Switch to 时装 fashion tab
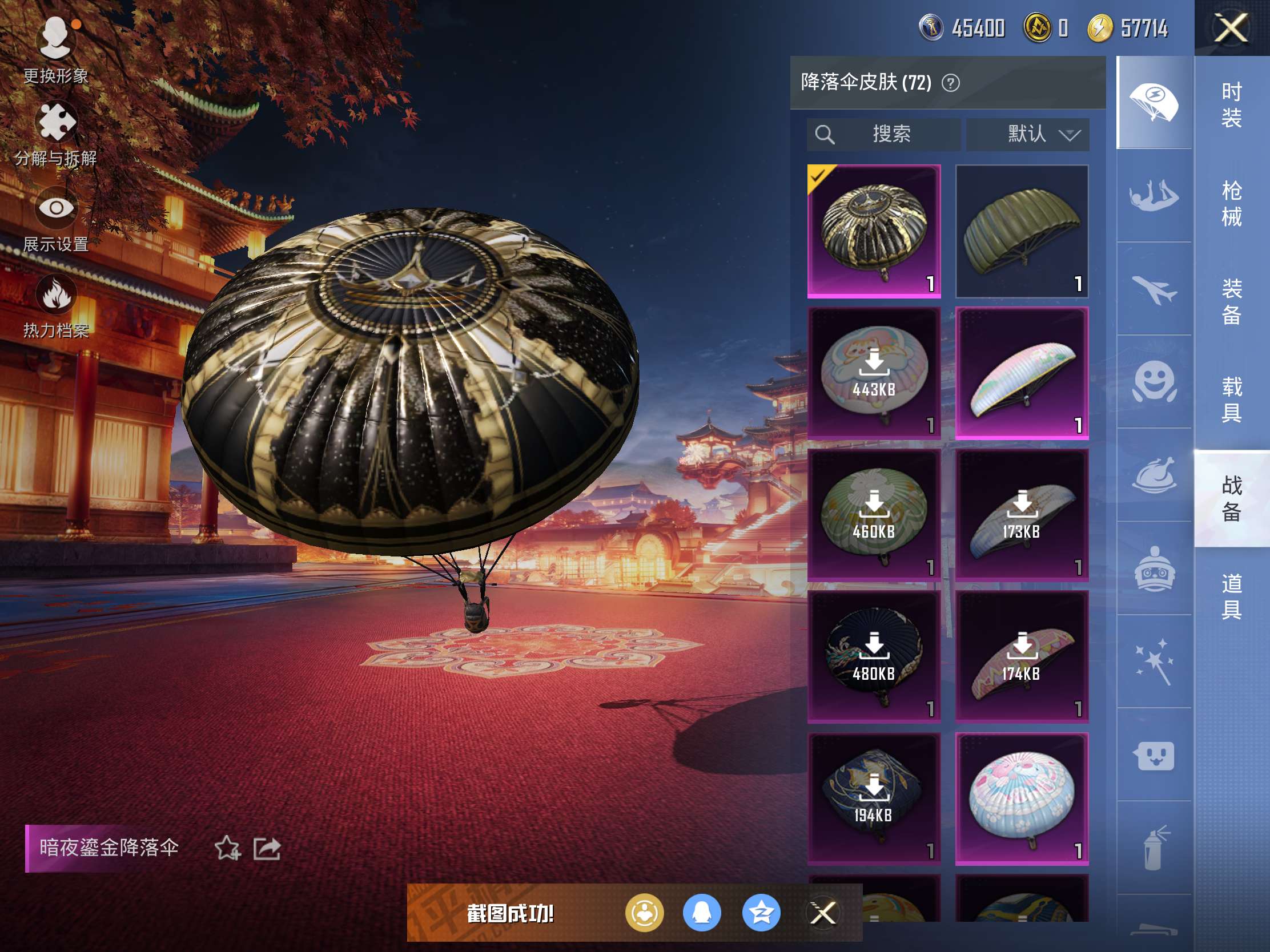 point(1231,105)
